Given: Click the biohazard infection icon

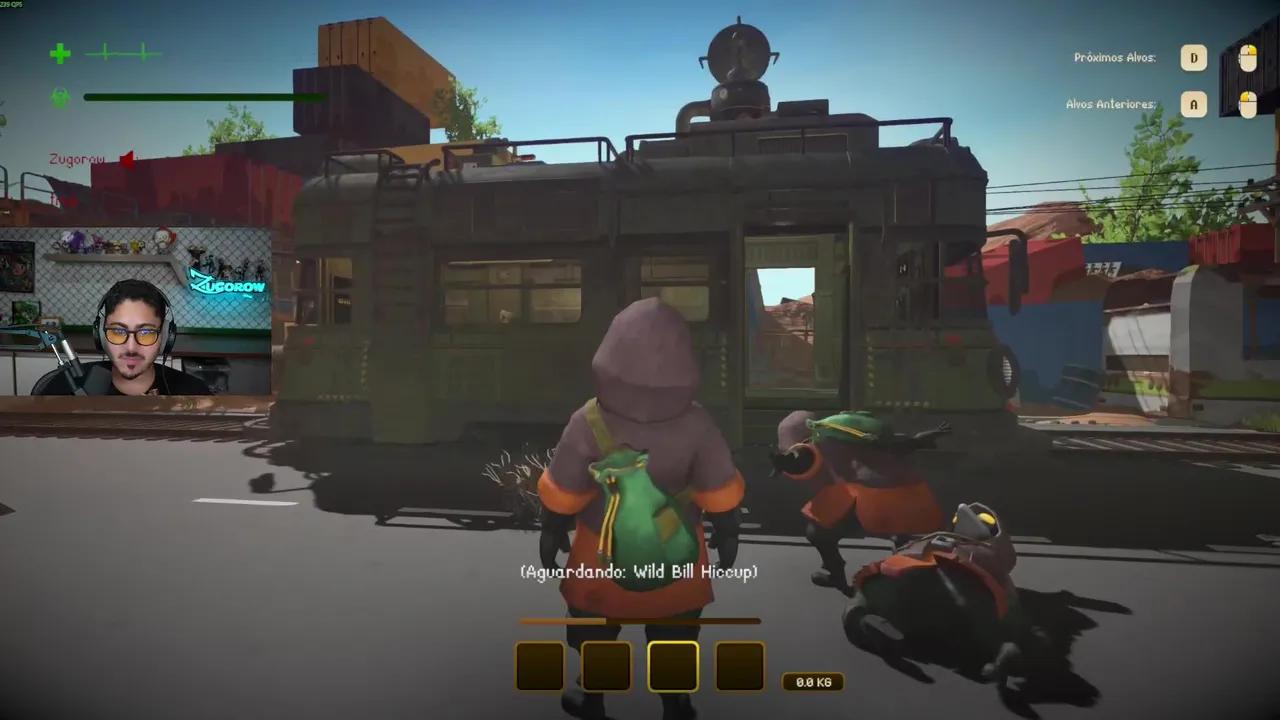Looking at the screenshot, I should pyautogui.click(x=59, y=97).
